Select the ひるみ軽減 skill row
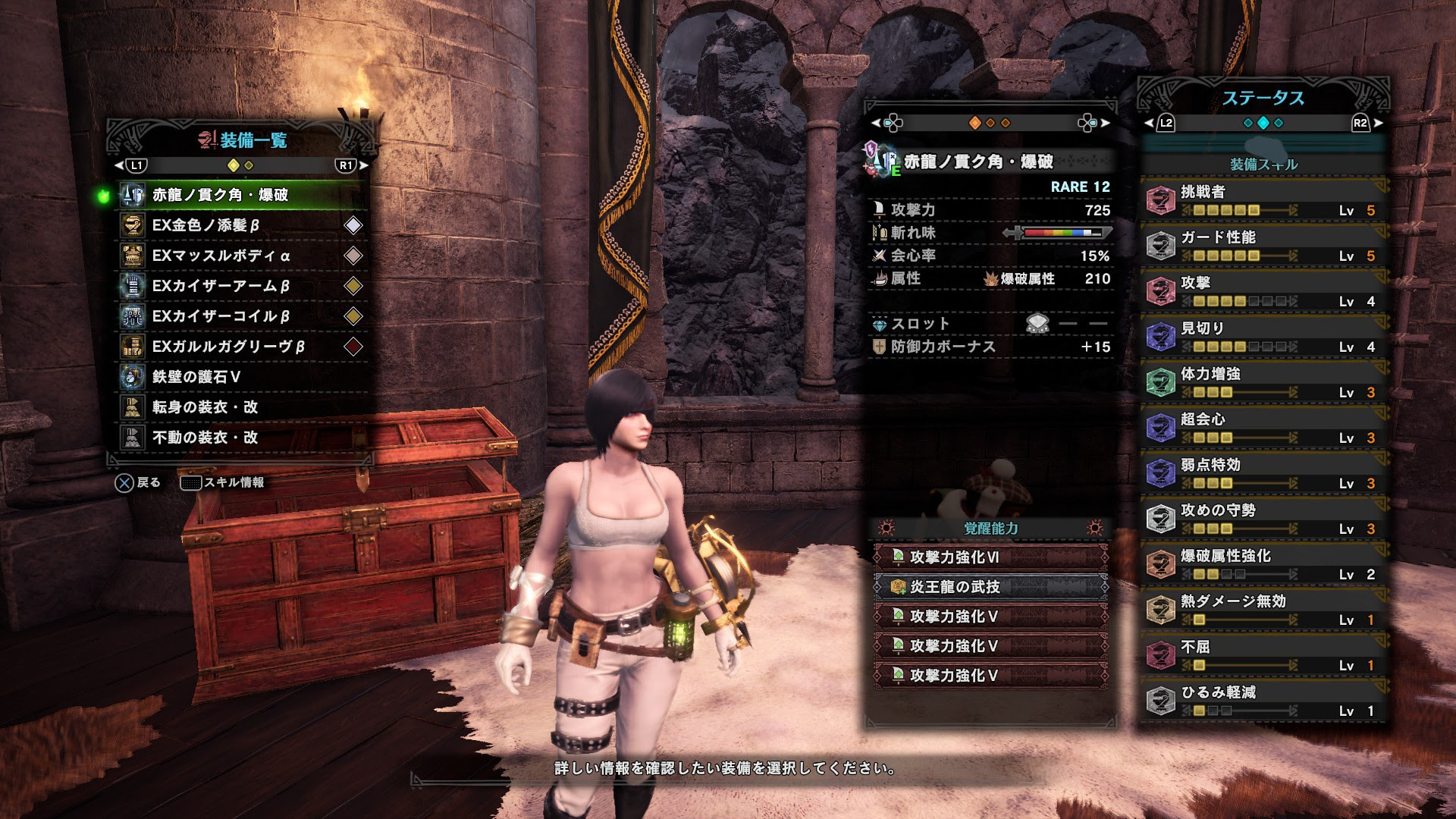 tap(1263, 701)
